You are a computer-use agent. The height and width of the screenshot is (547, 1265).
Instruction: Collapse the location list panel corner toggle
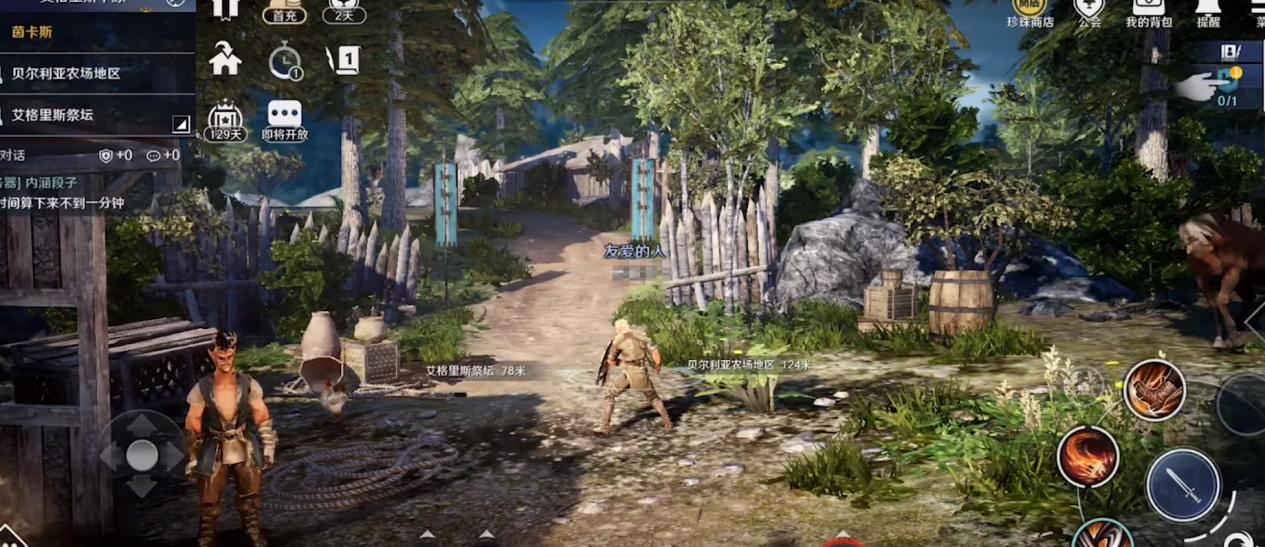181,124
